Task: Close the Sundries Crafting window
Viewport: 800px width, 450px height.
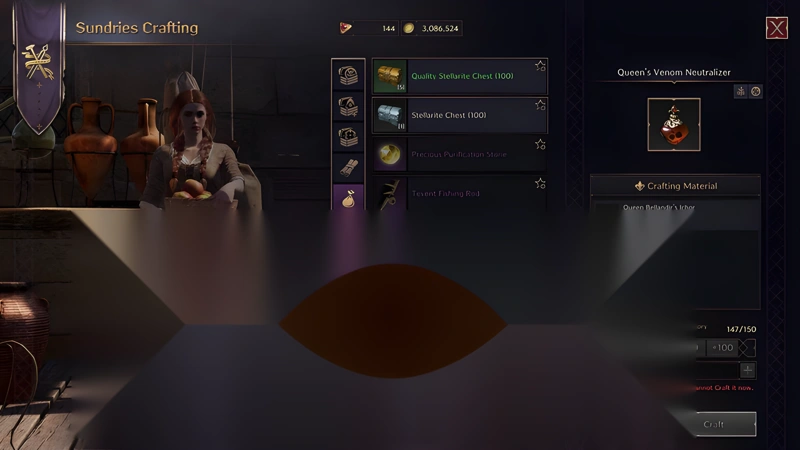Action: click(776, 28)
